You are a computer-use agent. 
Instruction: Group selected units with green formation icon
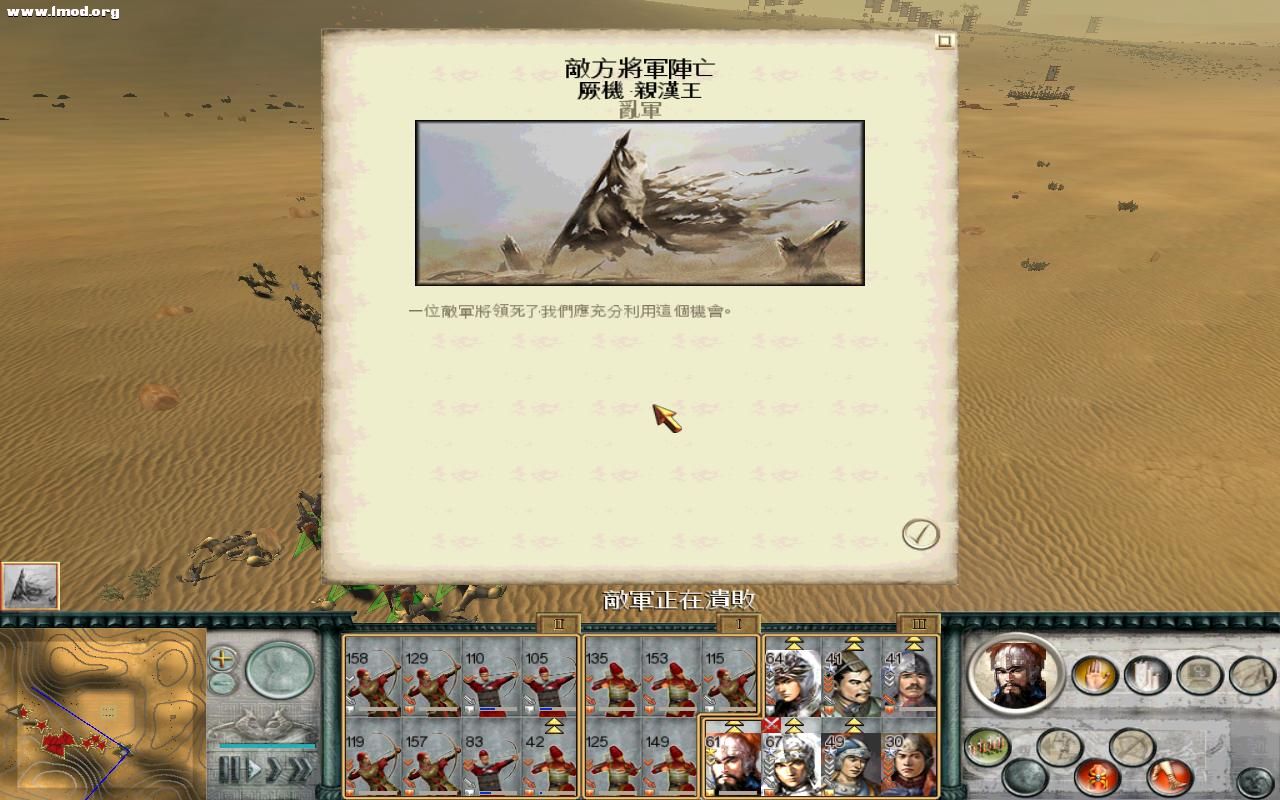985,745
